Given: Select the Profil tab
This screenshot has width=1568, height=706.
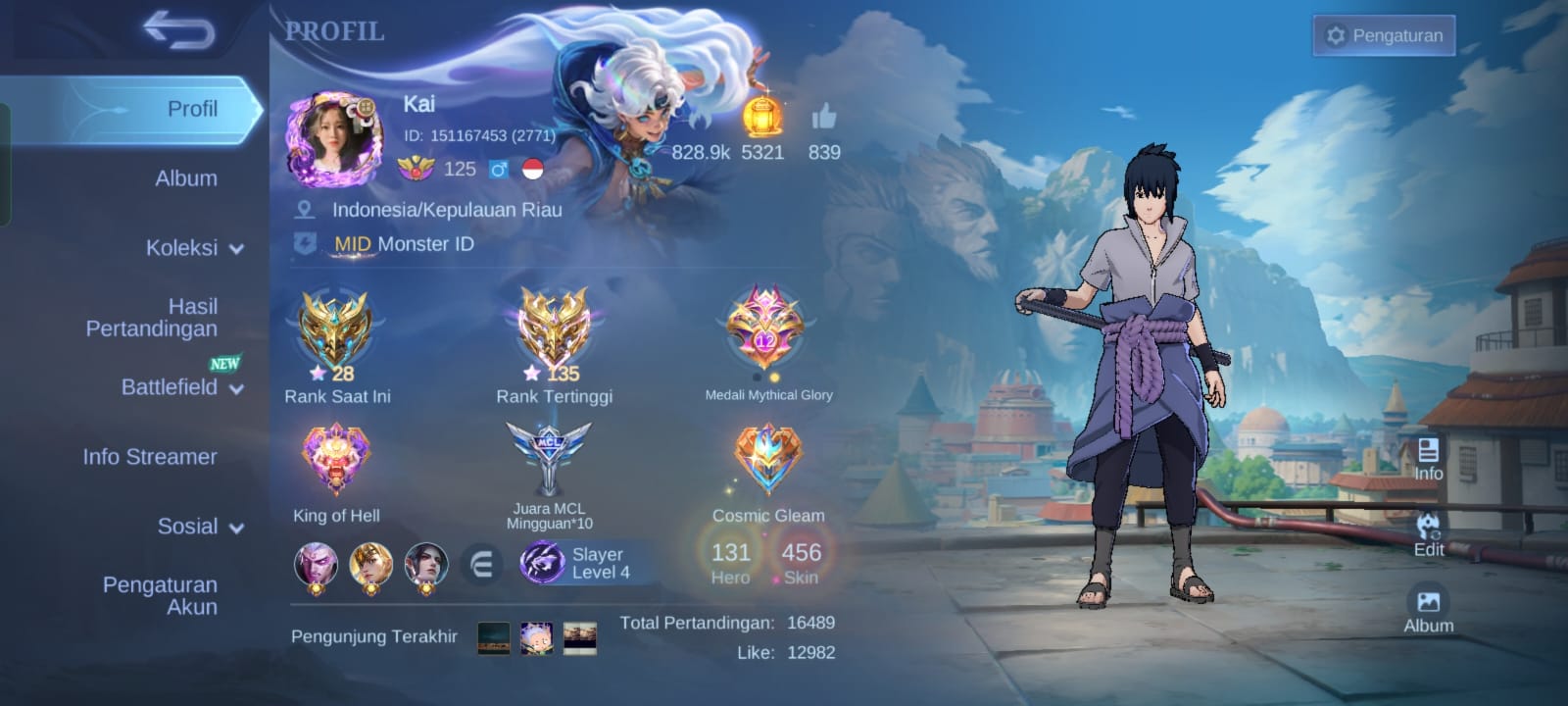Looking at the screenshot, I should (x=191, y=109).
